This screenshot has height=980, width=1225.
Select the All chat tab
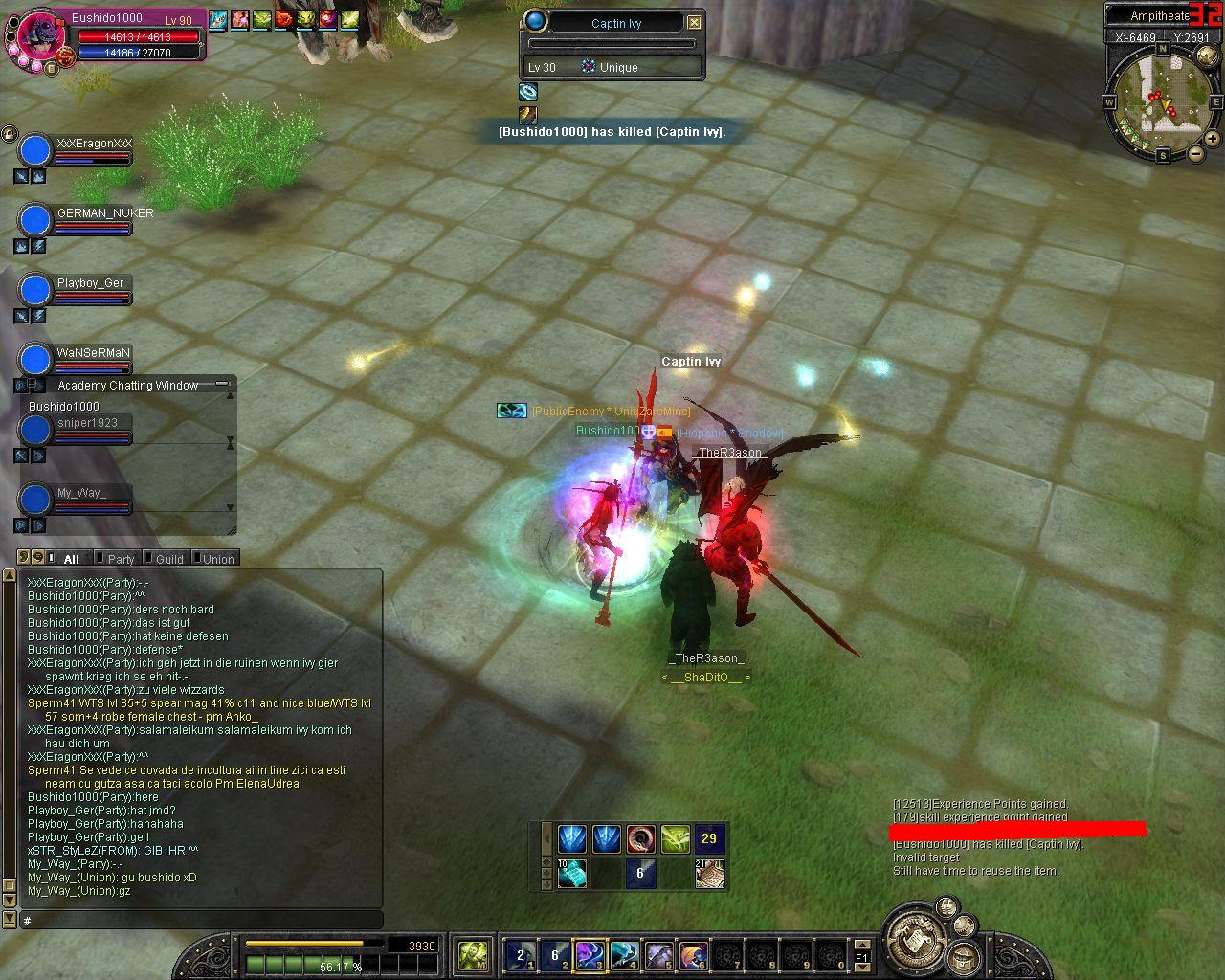(x=71, y=559)
